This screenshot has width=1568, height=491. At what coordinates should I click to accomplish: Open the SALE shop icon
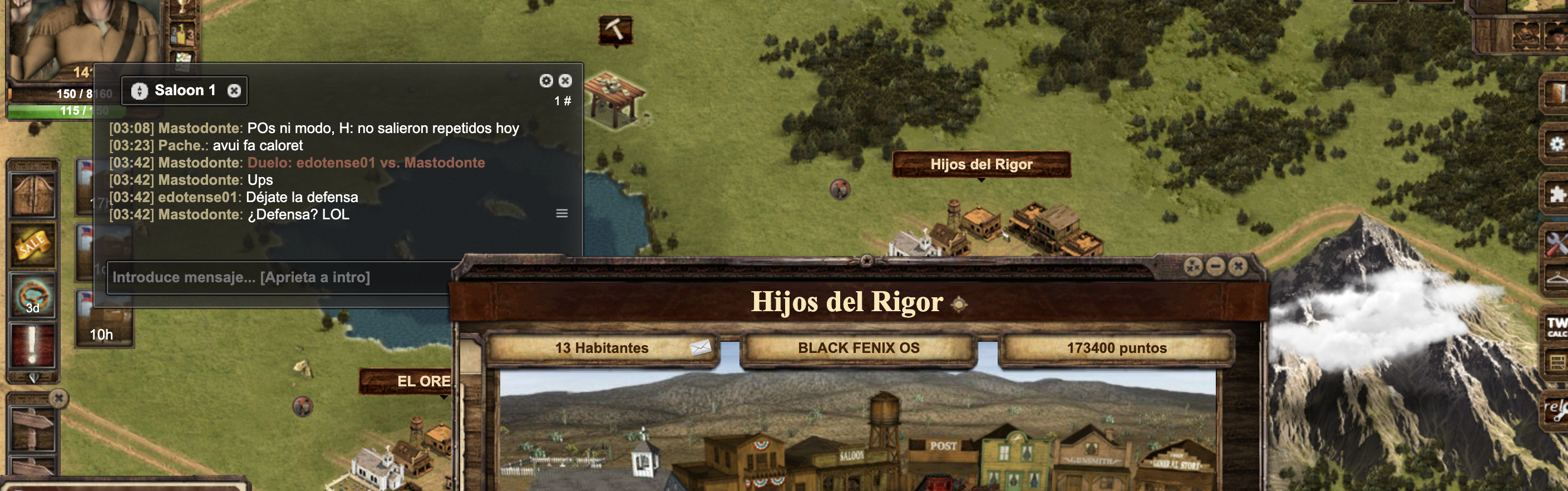pyautogui.click(x=33, y=245)
